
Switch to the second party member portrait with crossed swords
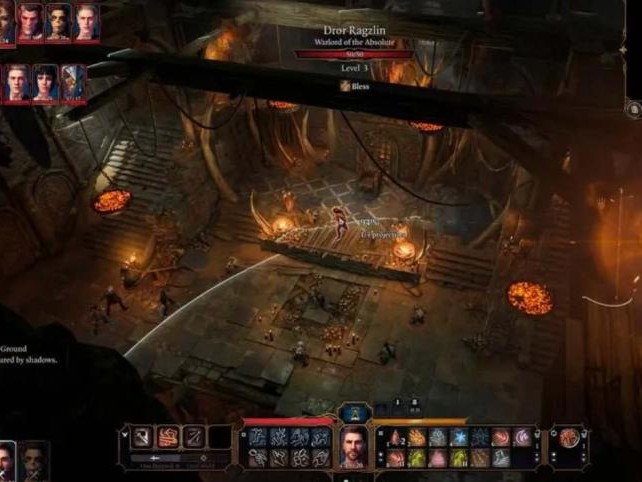34,462
